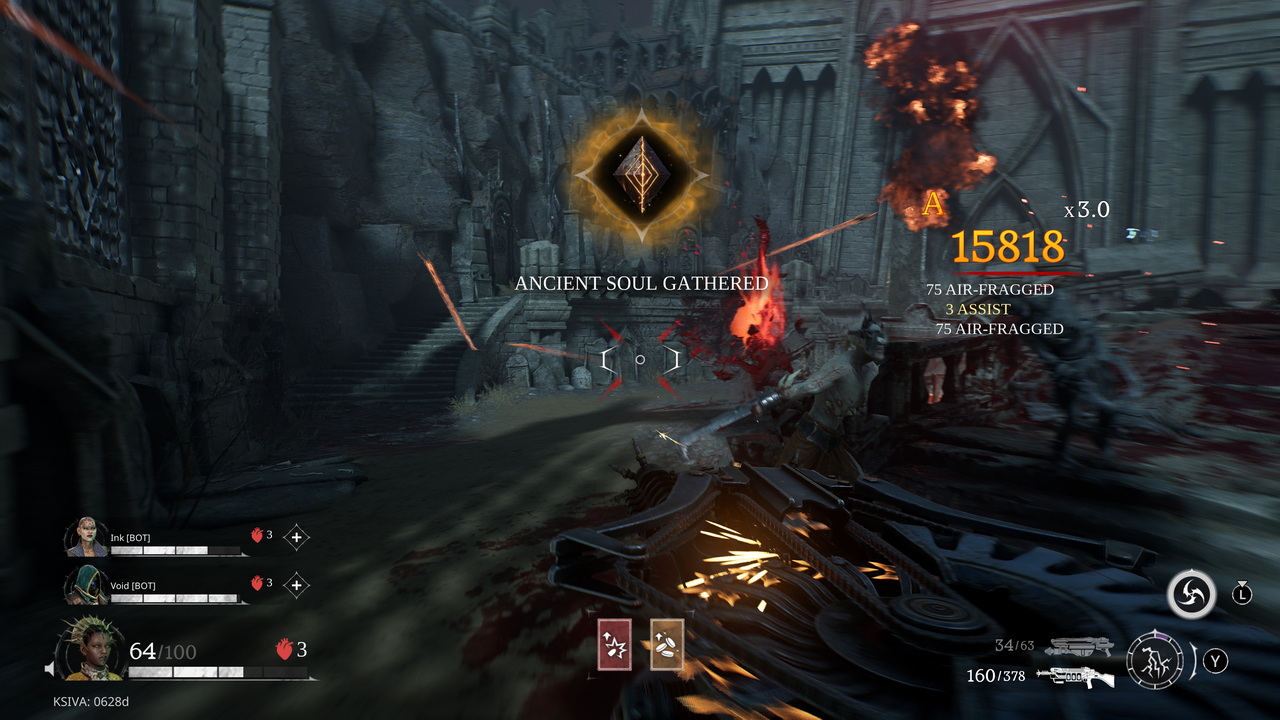
Task: Switch to the greyed-out upper weapon
Action: [1078, 647]
